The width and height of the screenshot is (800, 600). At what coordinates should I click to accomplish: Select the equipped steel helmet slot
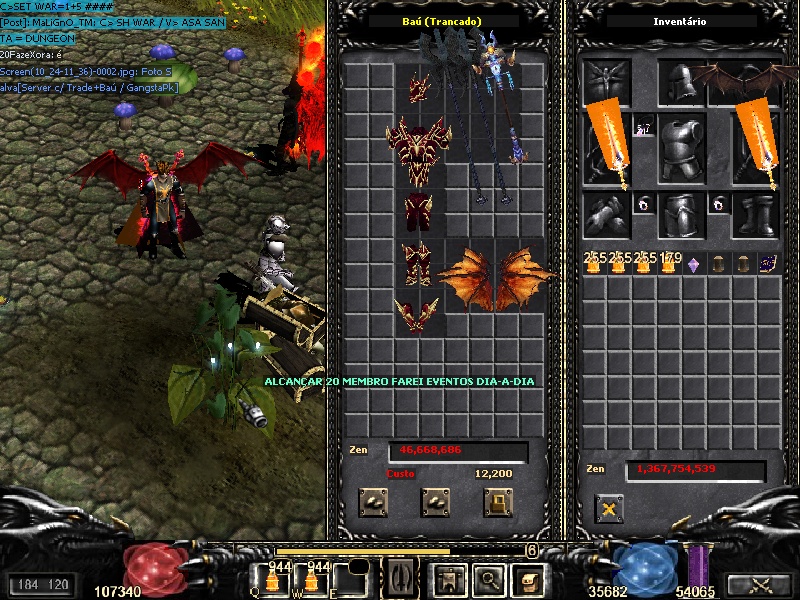point(682,84)
